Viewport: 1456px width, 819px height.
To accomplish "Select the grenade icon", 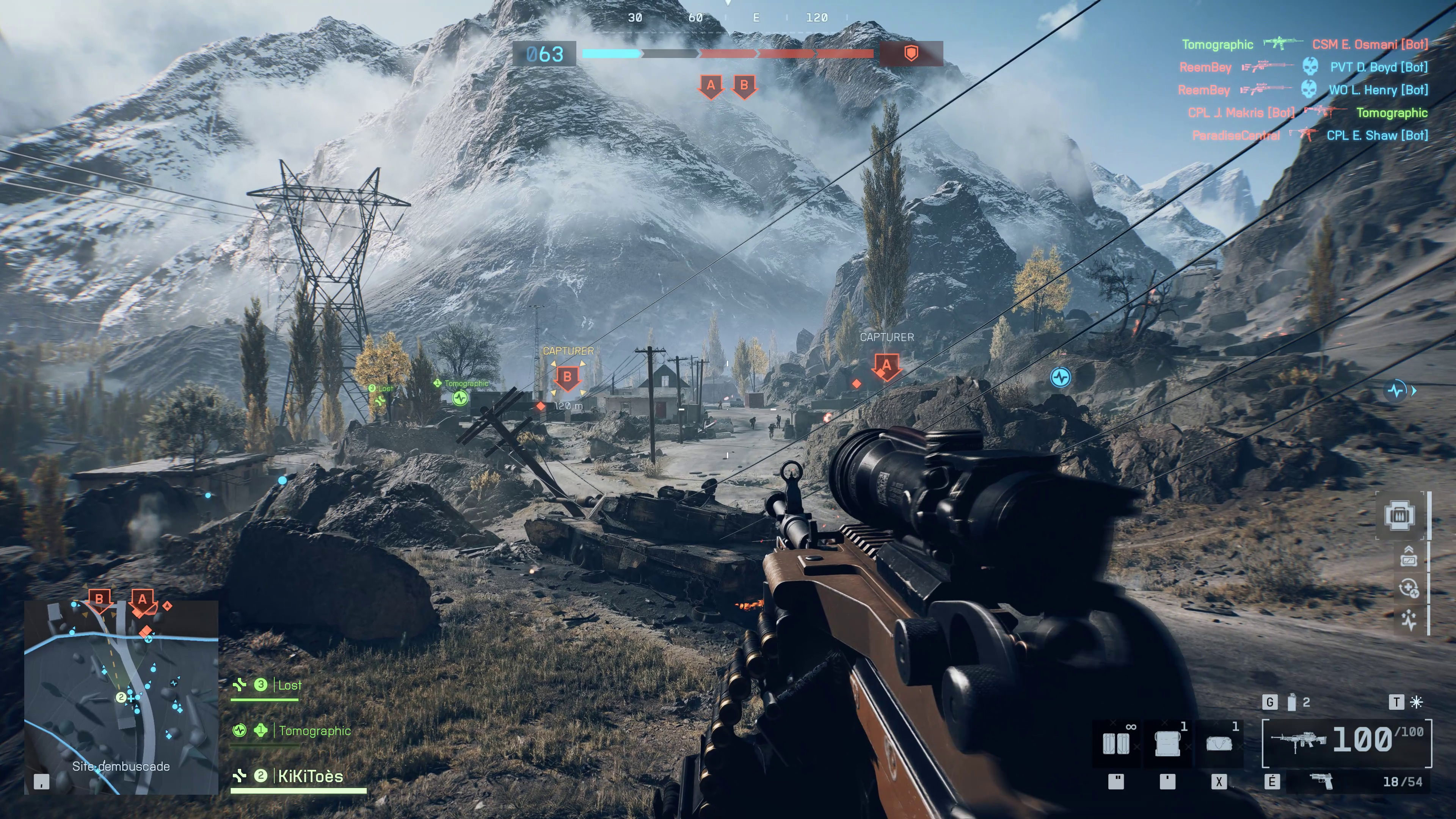I will click(1291, 703).
